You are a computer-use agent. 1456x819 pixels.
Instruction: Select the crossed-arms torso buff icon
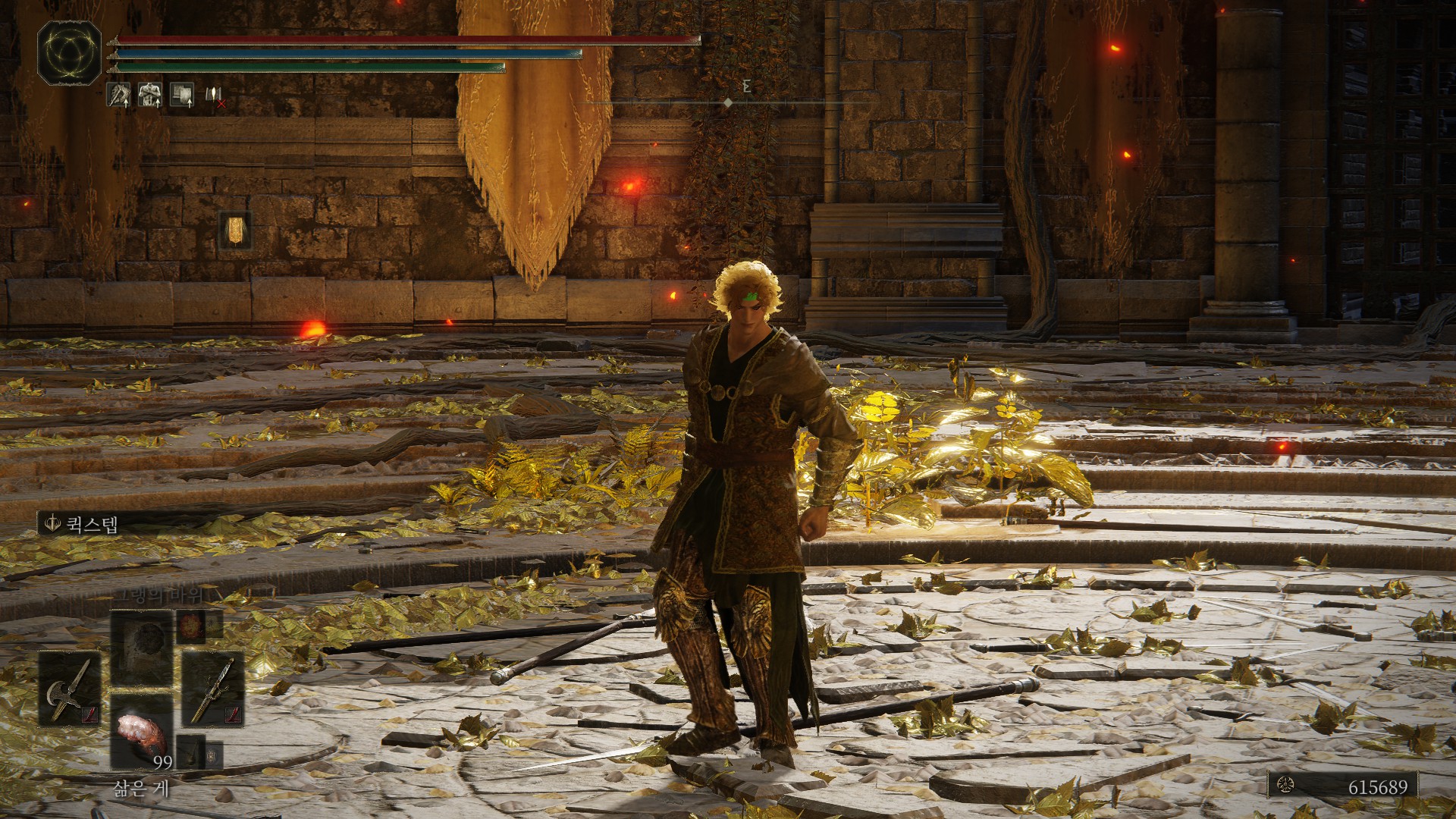click(149, 95)
